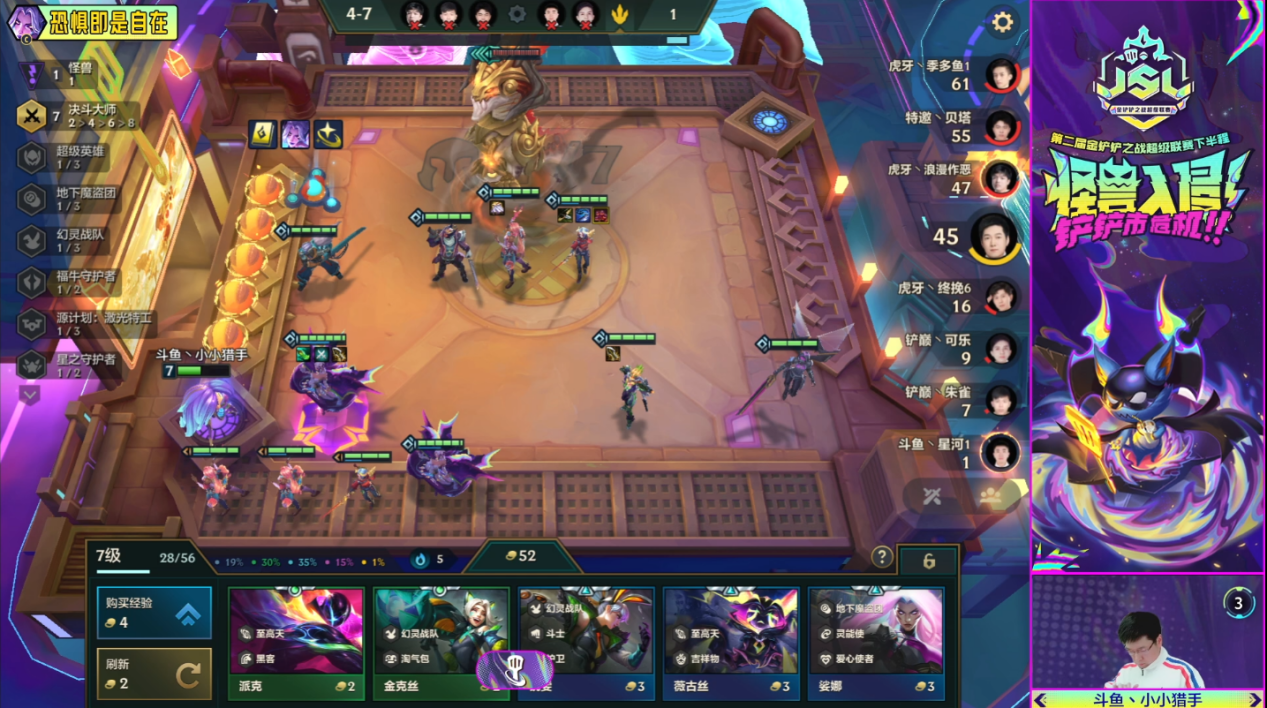Show the 超级英雄 trait info
This screenshot has width=1267, height=708.
pyautogui.click(x=32, y=157)
